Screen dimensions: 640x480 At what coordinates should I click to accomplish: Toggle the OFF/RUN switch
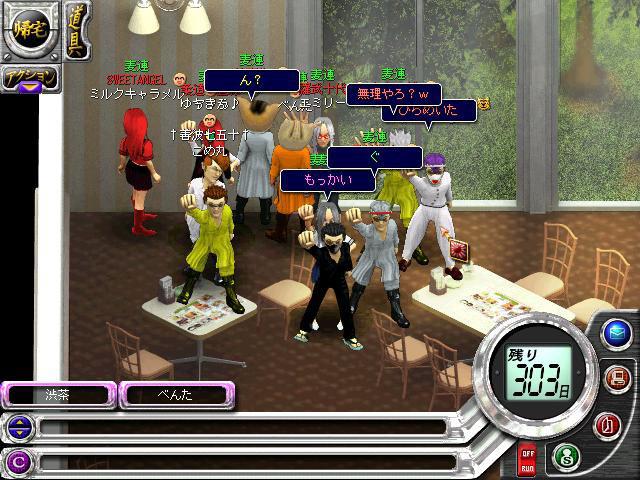coord(527,461)
